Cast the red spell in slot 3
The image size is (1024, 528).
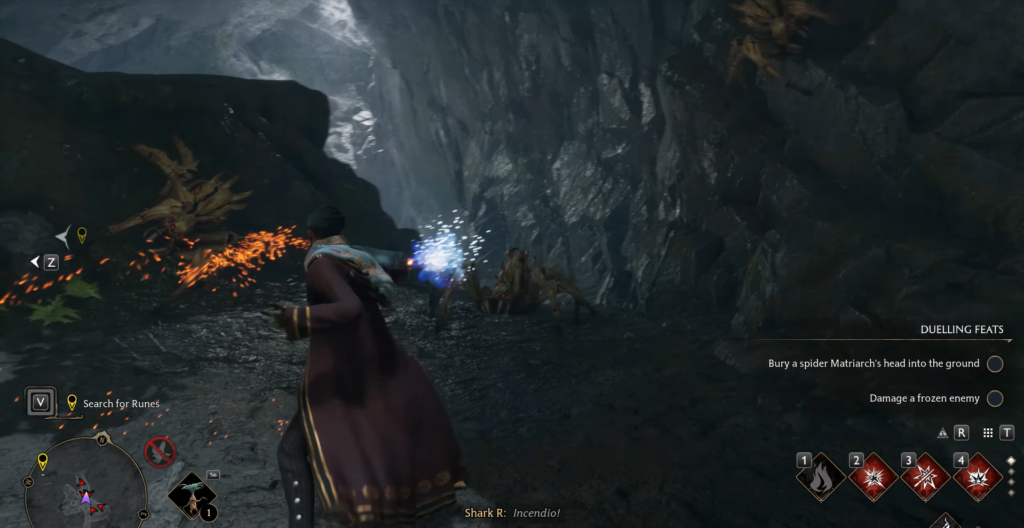(x=926, y=478)
